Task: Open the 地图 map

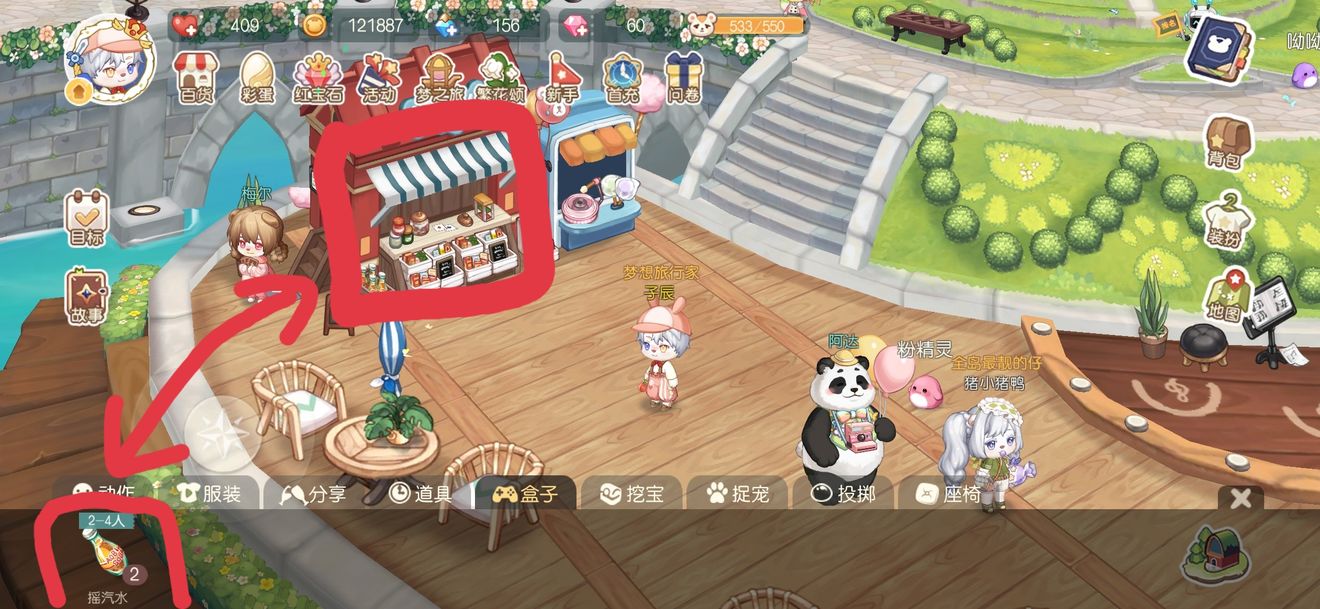Action: click(x=1226, y=297)
